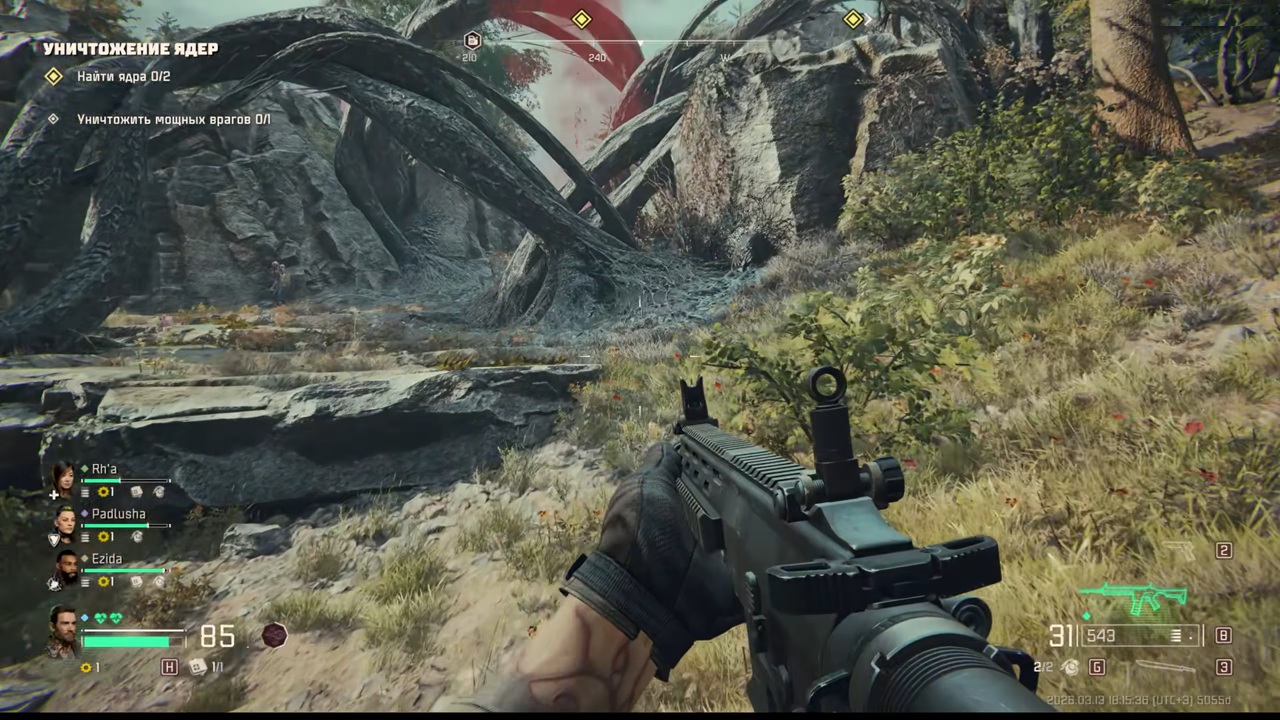The width and height of the screenshot is (1280, 720).
Task: Click the «Уничтожение ядер» mission title
Action: [x=130, y=48]
